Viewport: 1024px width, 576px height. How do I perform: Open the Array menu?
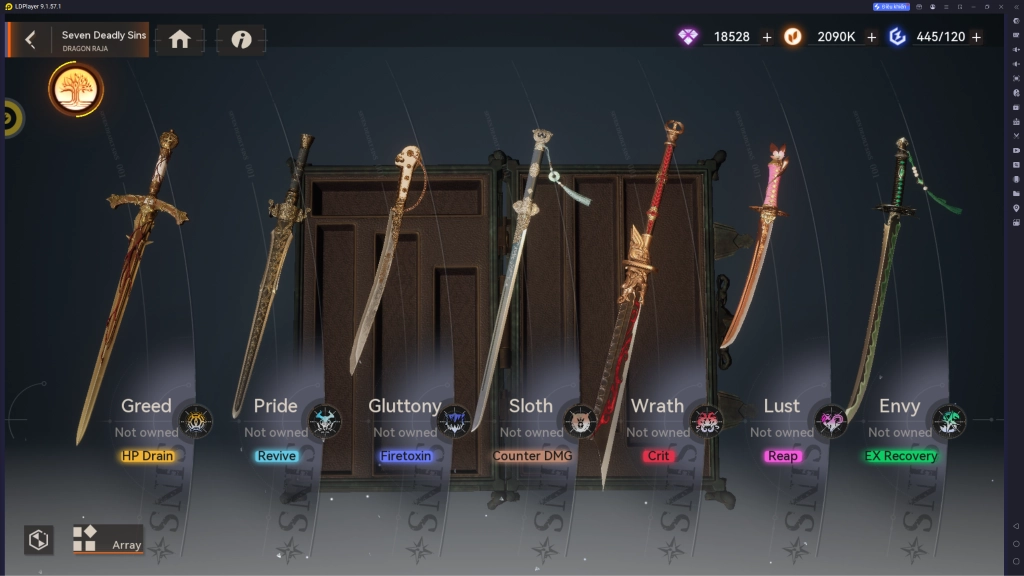tap(109, 540)
